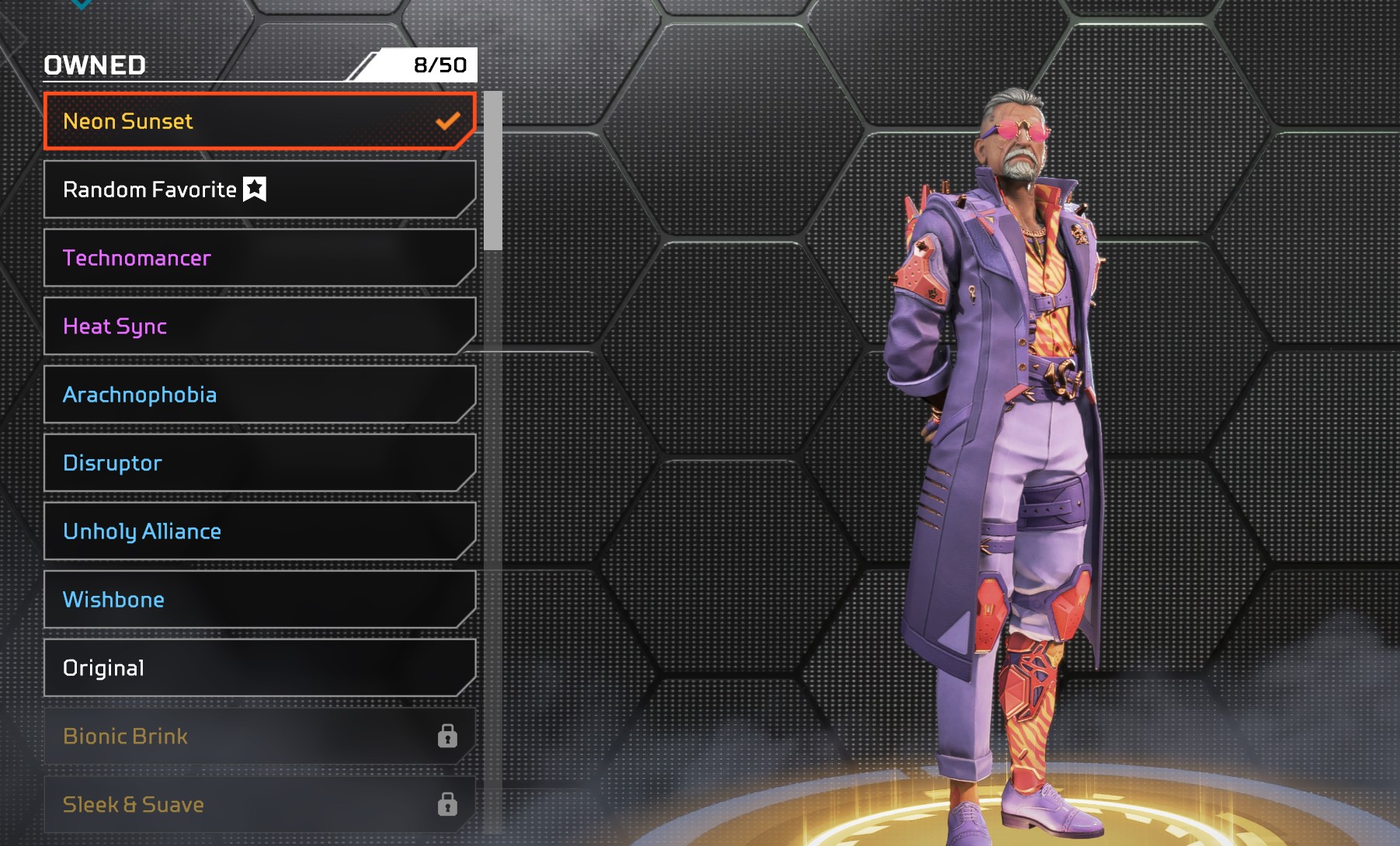The image size is (1400, 846).
Task: Select the Heat Sync skin
Action: click(x=259, y=326)
